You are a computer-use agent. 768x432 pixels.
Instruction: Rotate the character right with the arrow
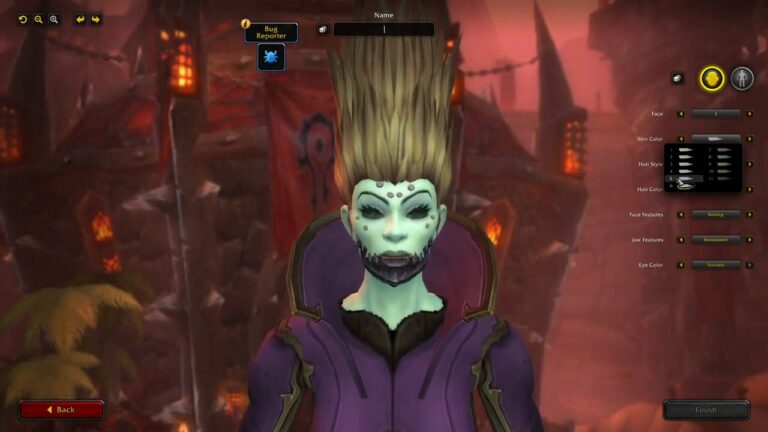[96, 19]
